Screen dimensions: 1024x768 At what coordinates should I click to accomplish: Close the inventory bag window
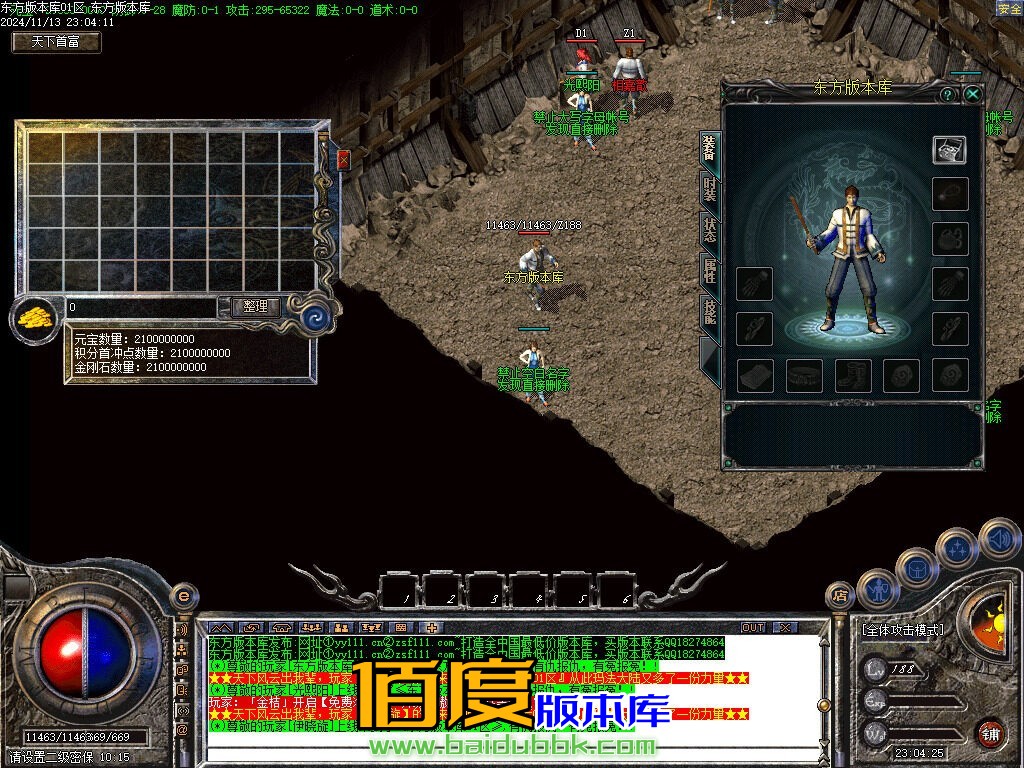(x=344, y=159)
